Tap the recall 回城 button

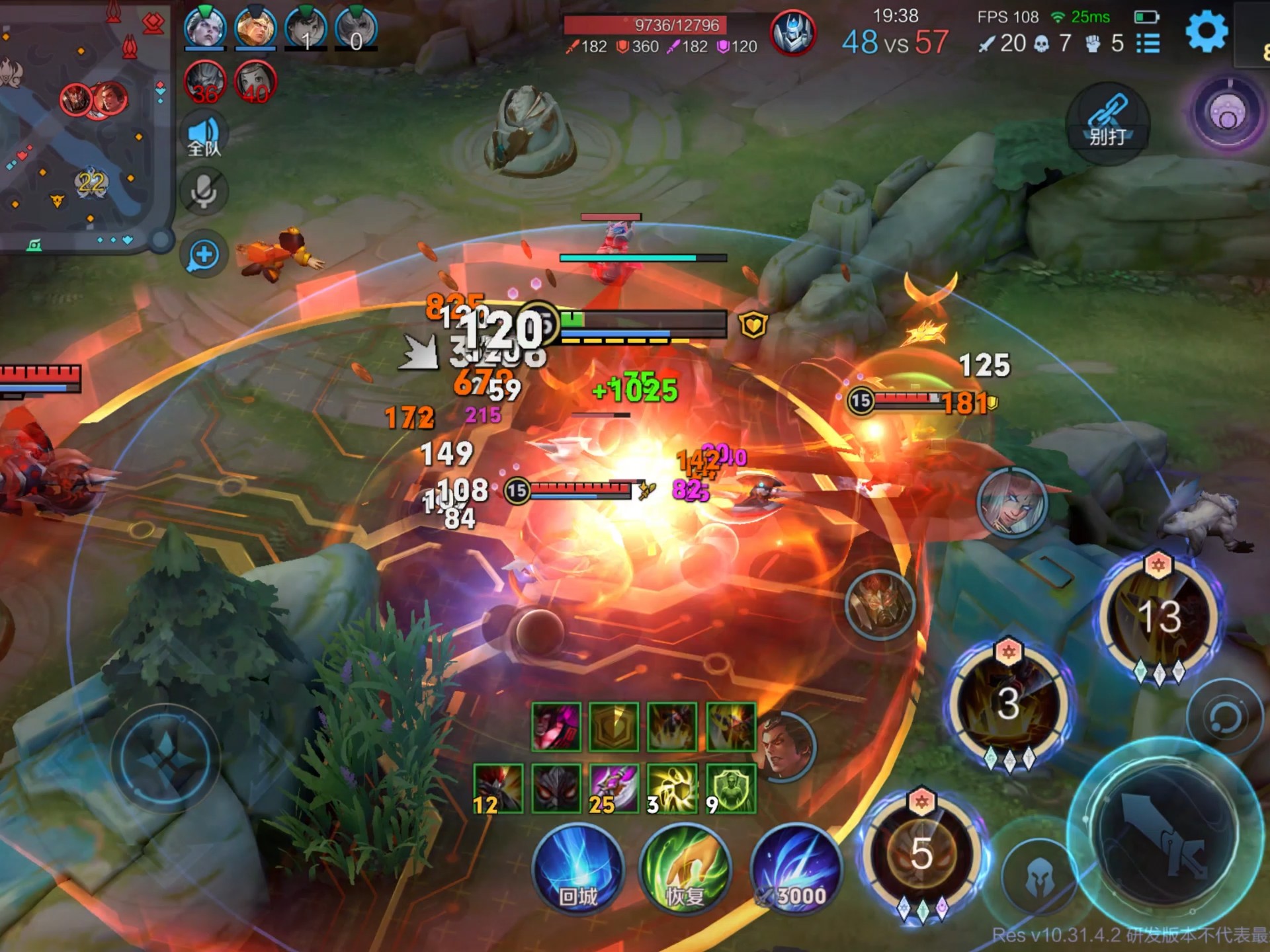578,869
